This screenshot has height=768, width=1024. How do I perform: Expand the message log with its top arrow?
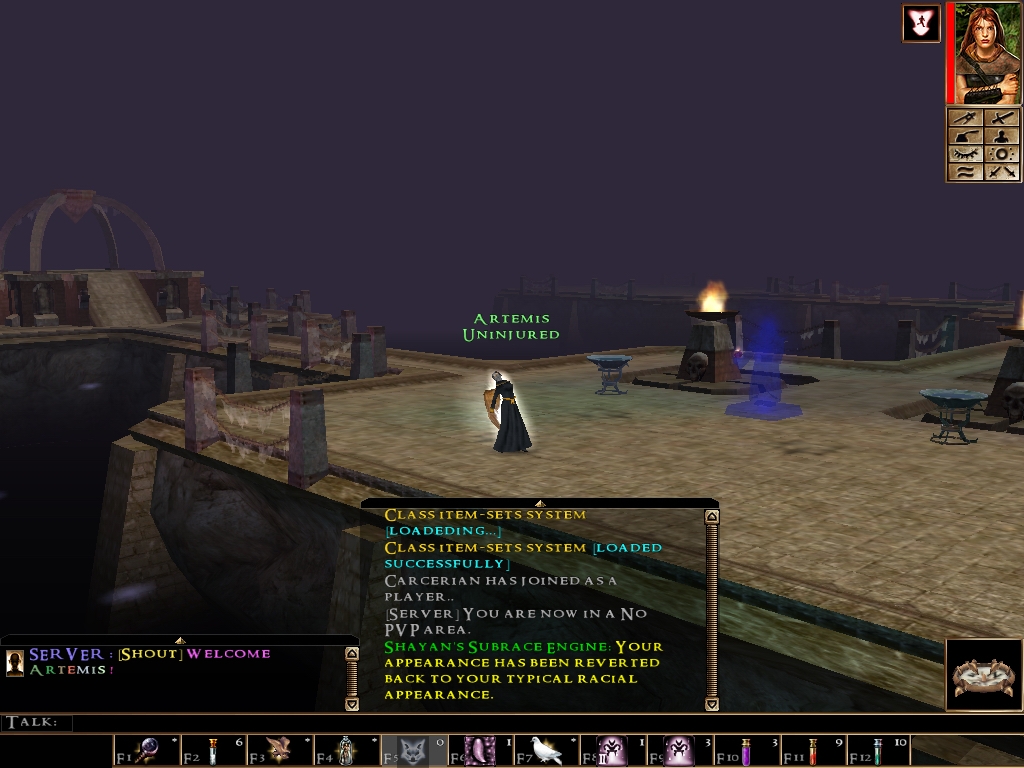click(x=539, y=503)
